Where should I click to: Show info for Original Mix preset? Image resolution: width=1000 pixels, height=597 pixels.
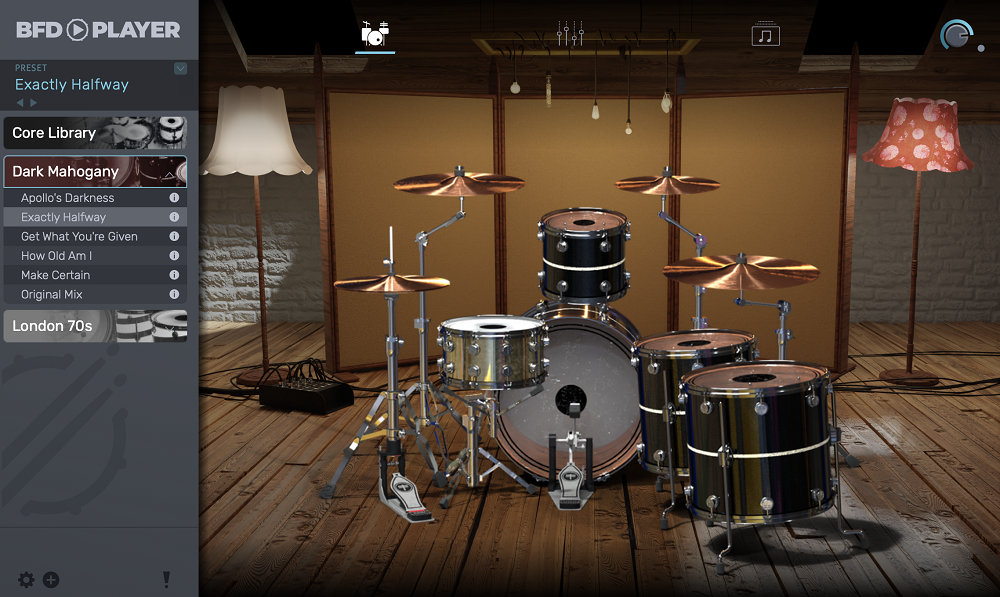[174, 294]
